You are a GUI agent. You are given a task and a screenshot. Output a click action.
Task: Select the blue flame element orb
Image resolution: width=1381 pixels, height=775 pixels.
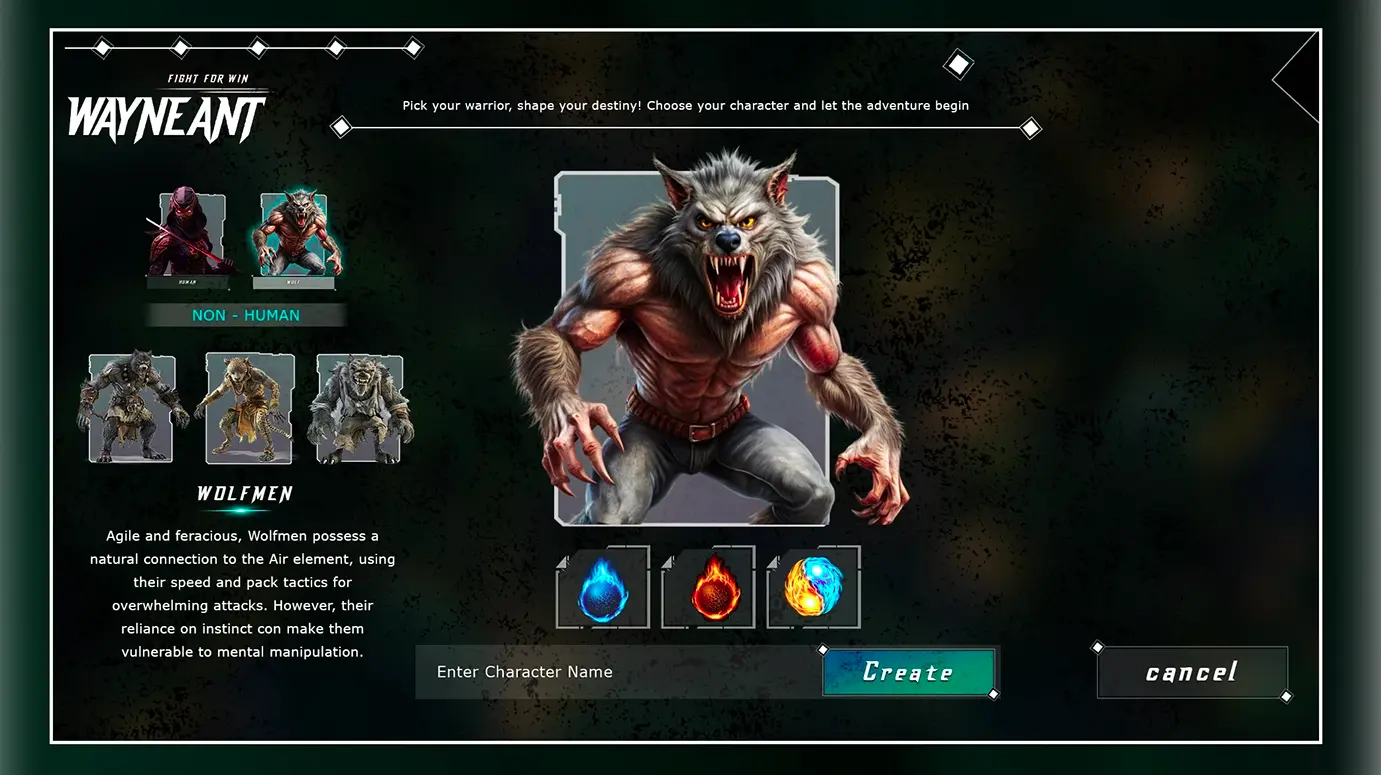(602, 588)
